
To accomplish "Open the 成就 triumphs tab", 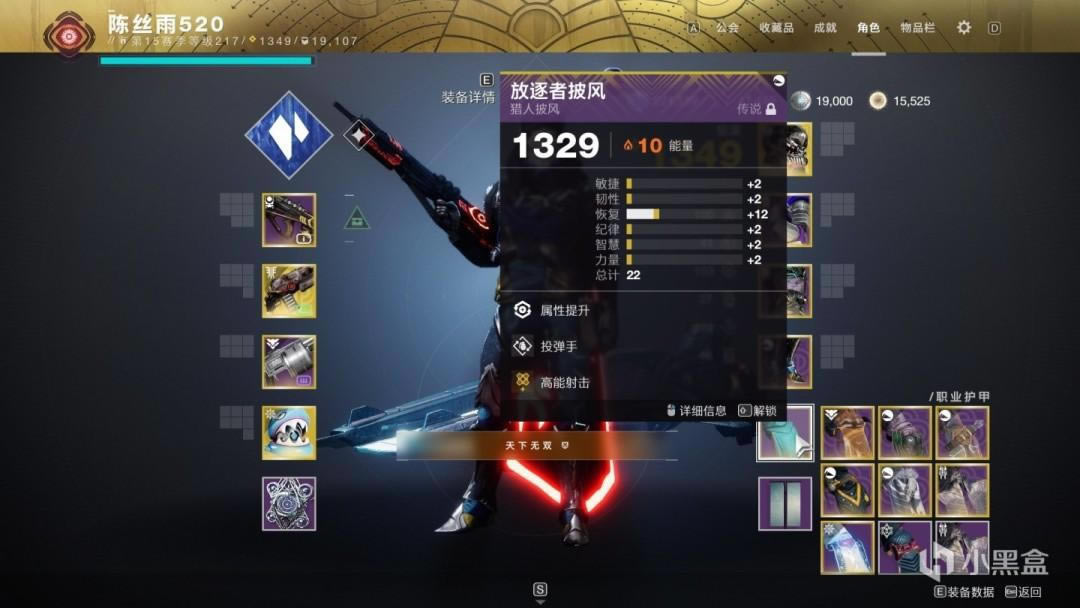I will 825,28.
